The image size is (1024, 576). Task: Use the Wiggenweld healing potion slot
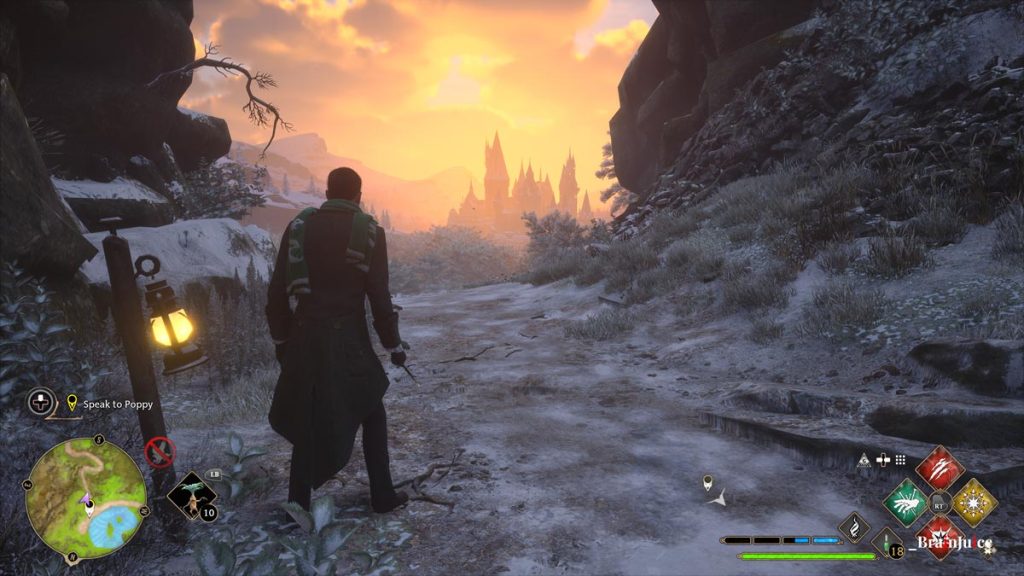pos(887,545)
